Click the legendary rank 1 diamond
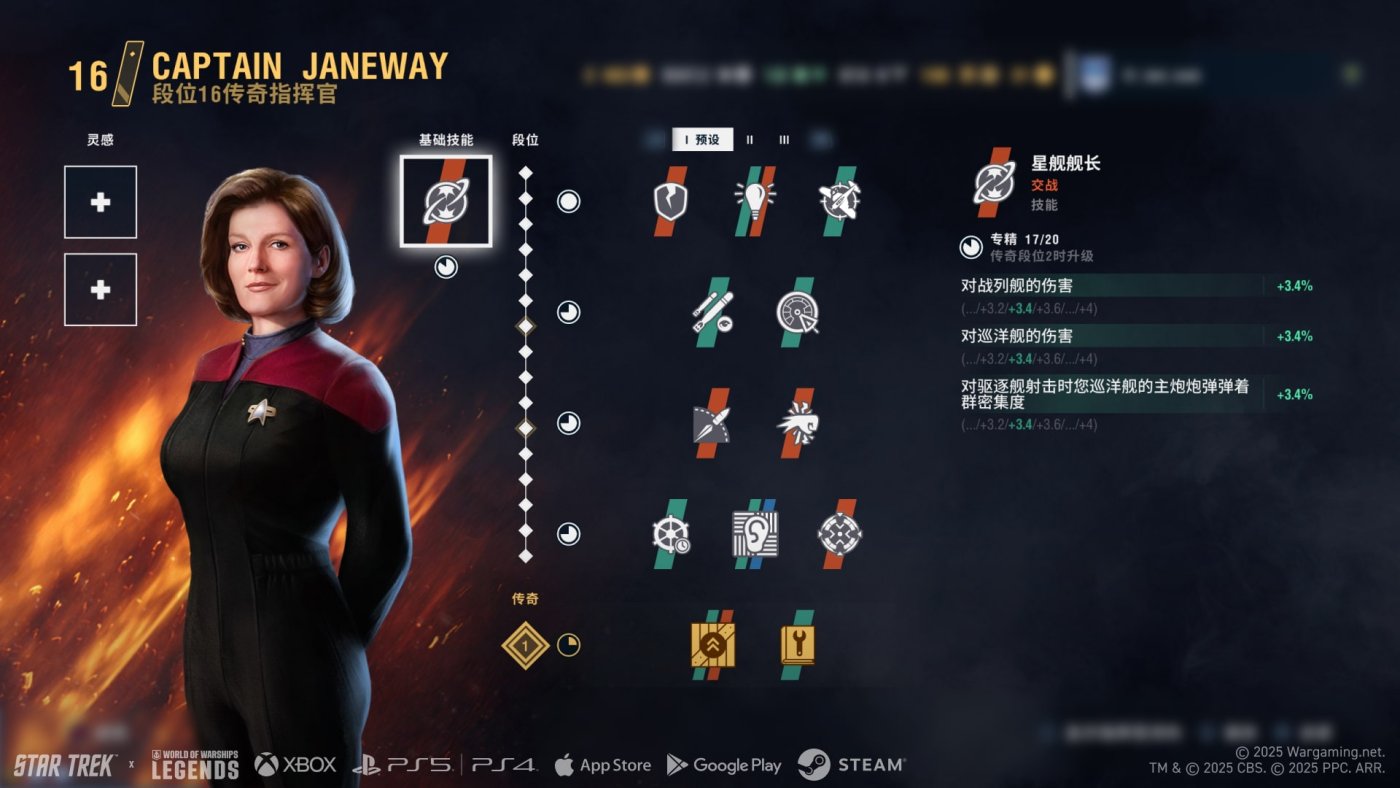The image size is (1400, 788). tap(526, 646)
